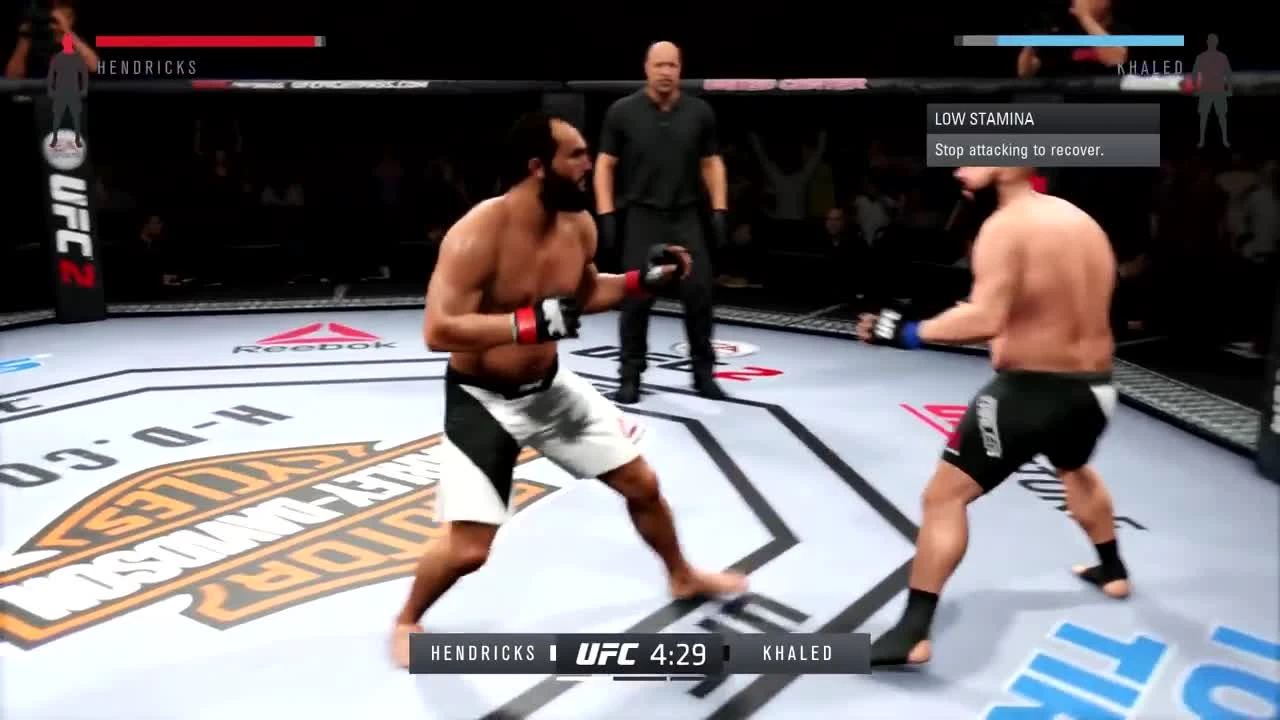The height and width of the screenshot is (720, 1280).
Task: Click the KHALED name in the bottom scoreboard
Action: pos(797,653)
